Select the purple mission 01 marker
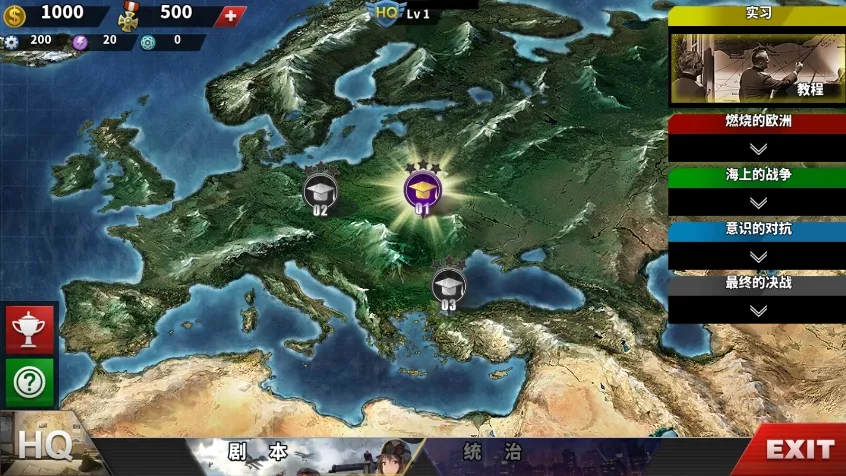 [422, 189]
